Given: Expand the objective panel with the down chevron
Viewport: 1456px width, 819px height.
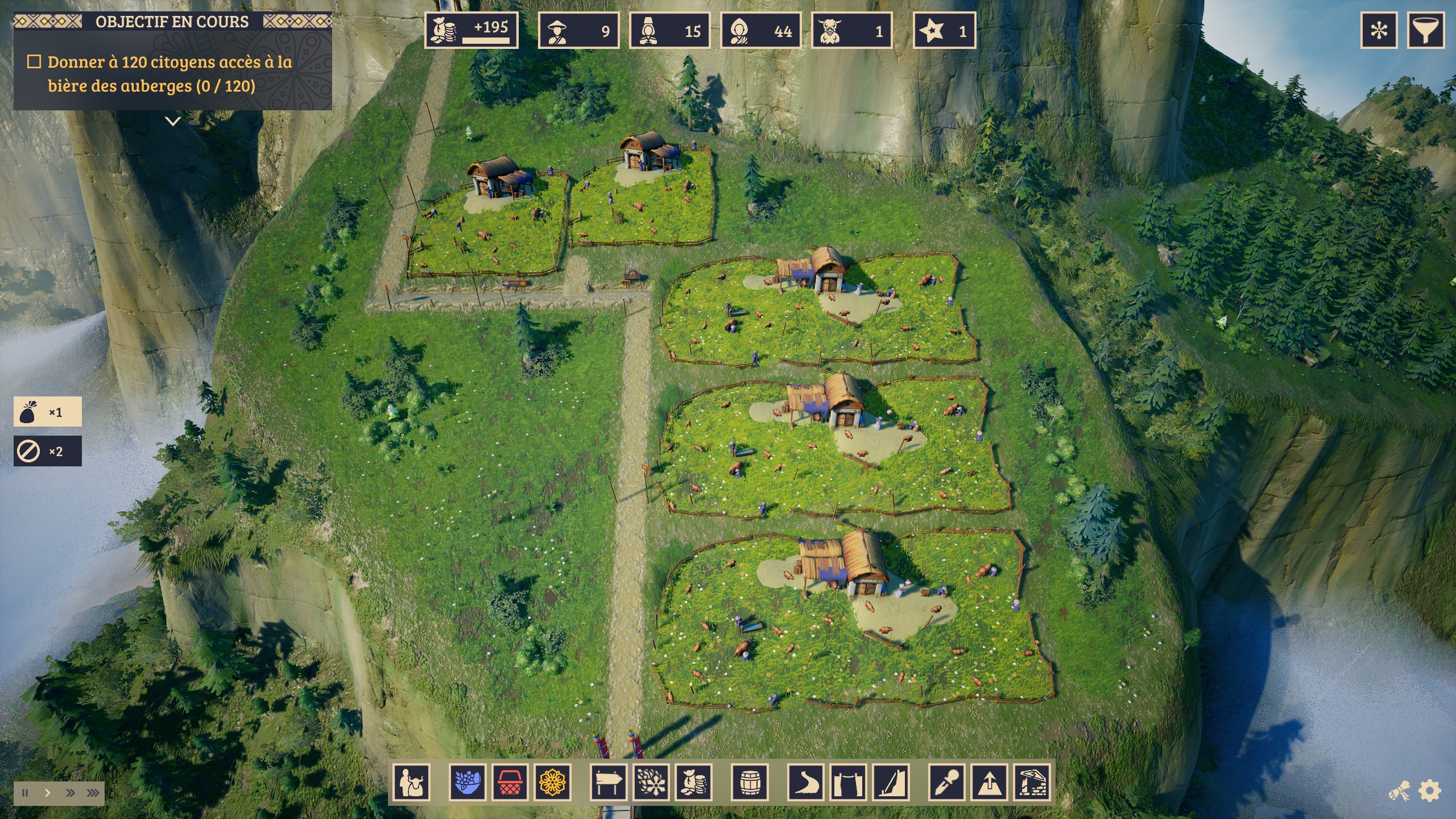Looking at the screenshot, I should tap(173, 121).
